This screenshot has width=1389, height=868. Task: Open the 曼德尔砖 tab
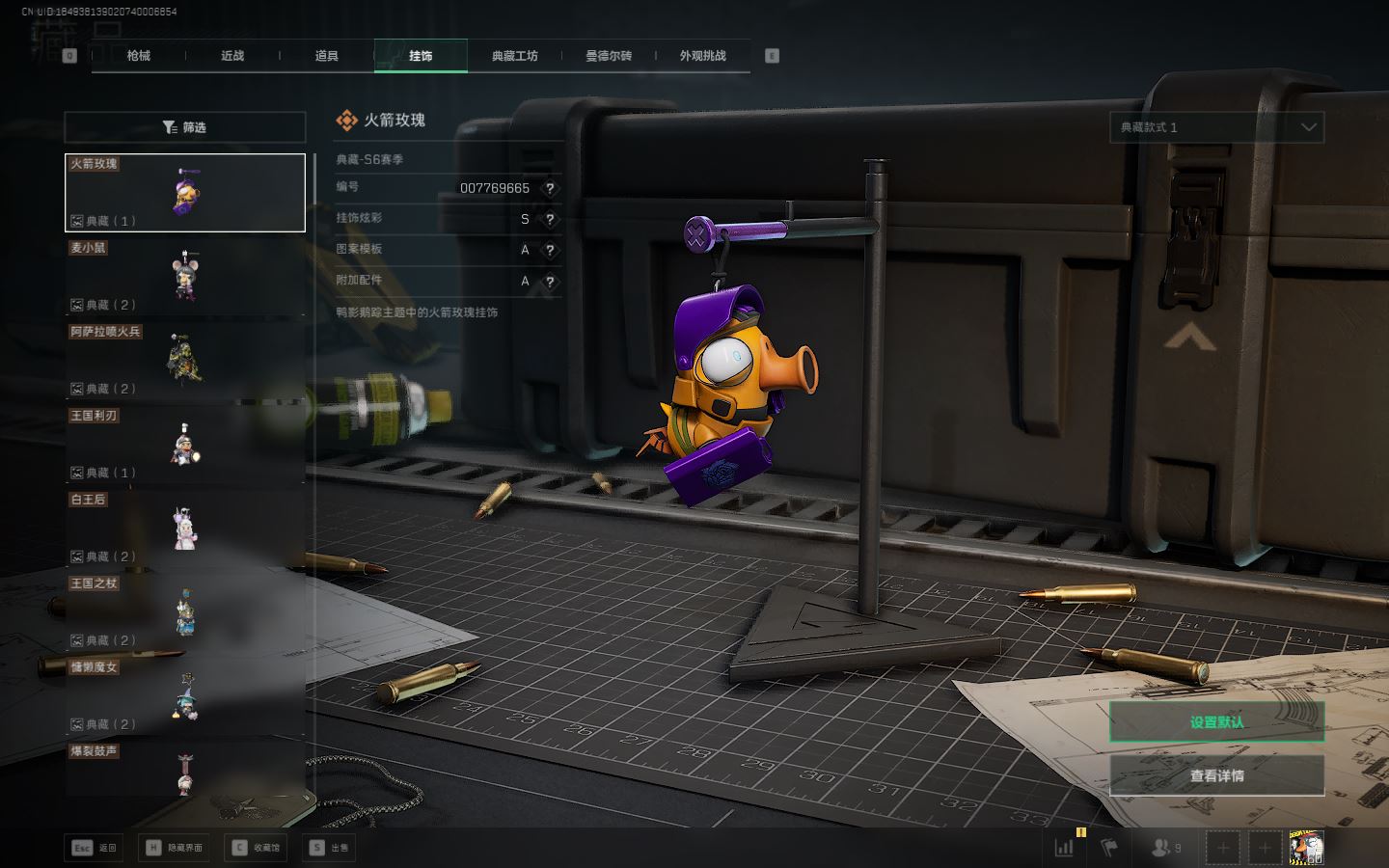click(609, 56)
